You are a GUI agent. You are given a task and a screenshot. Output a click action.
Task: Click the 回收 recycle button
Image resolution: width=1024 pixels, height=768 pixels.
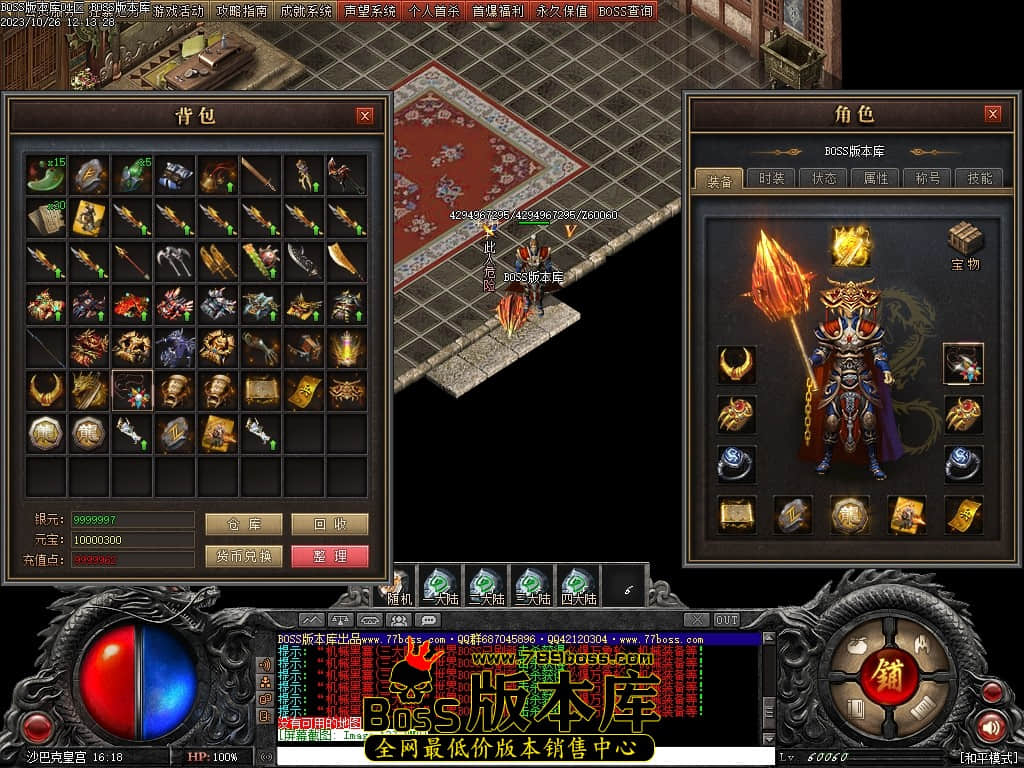[330, 524]
